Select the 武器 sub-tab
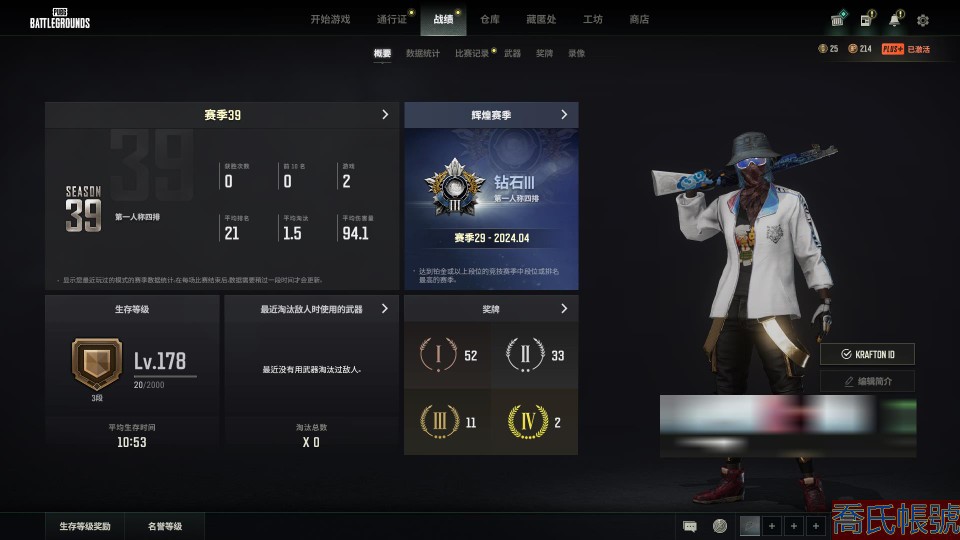 tap(512, 53)
